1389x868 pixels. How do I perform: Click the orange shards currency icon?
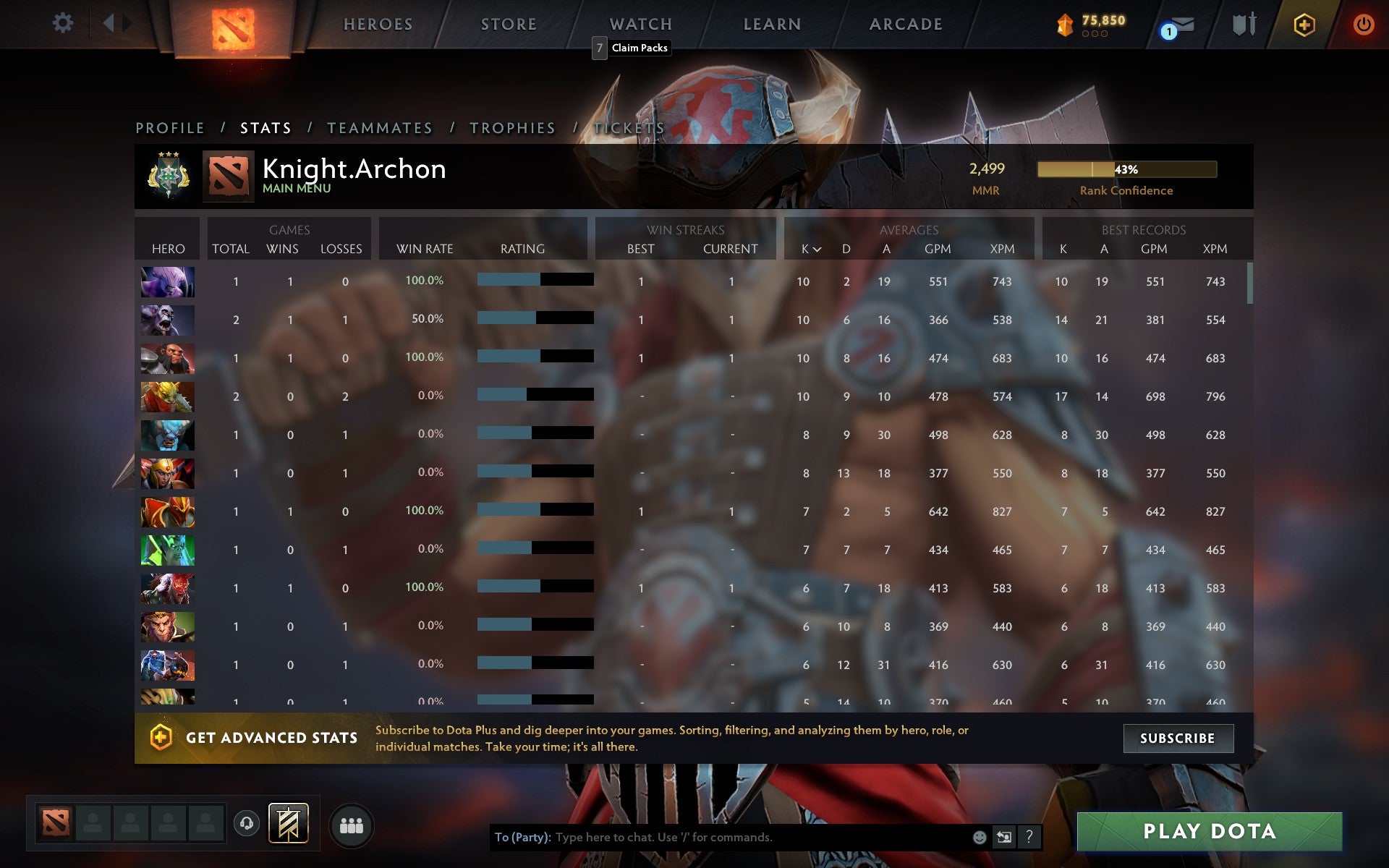pos(1063,22)
